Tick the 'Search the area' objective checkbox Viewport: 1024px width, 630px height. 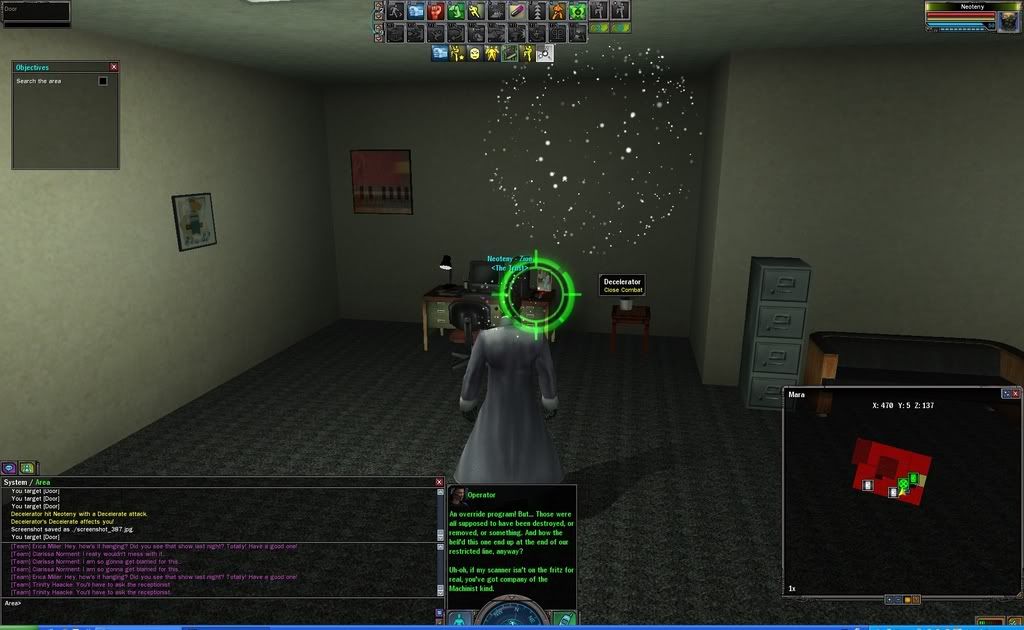(x=103, y=81)
